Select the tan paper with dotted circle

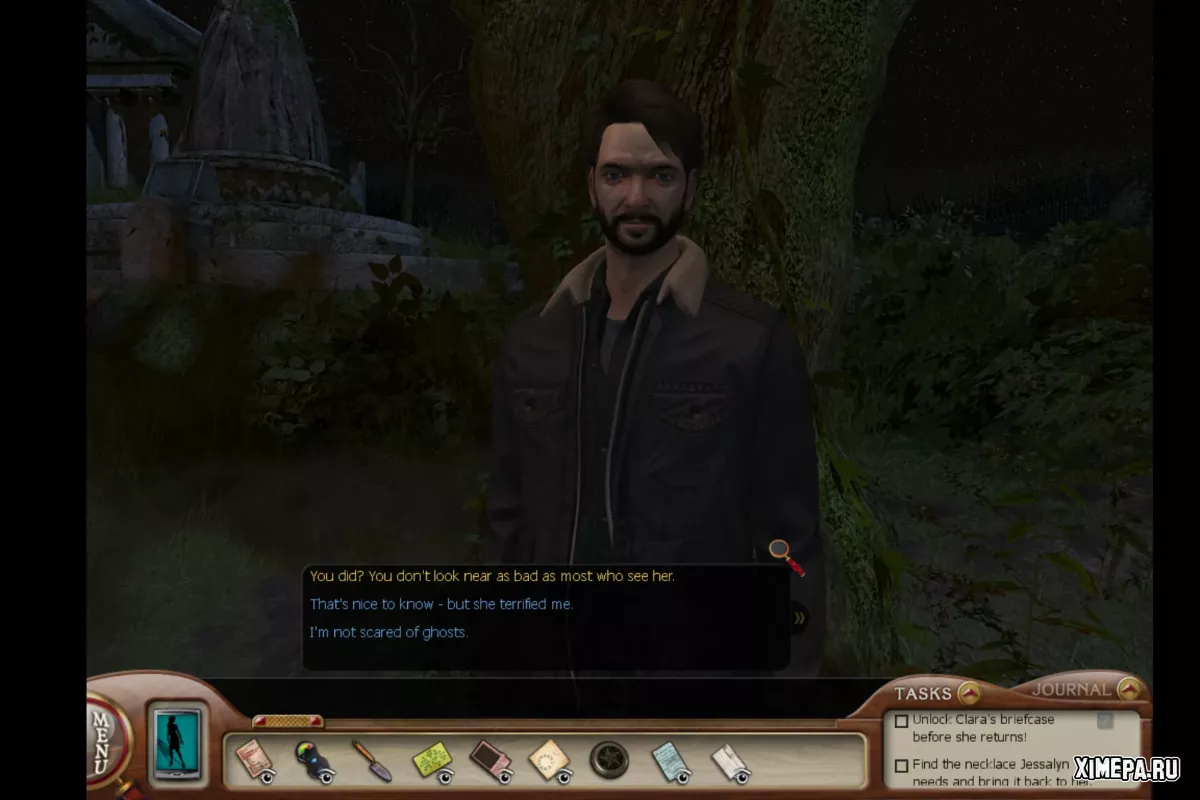click(x=549, y=760)
